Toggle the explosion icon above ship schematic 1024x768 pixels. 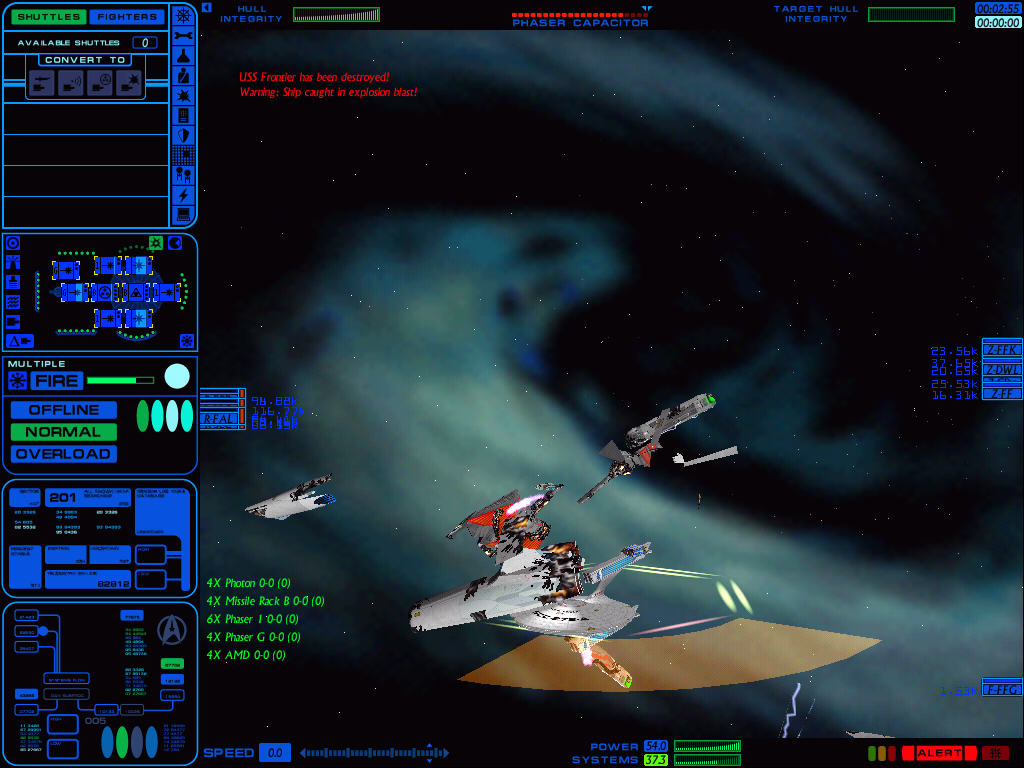[156, 243]
